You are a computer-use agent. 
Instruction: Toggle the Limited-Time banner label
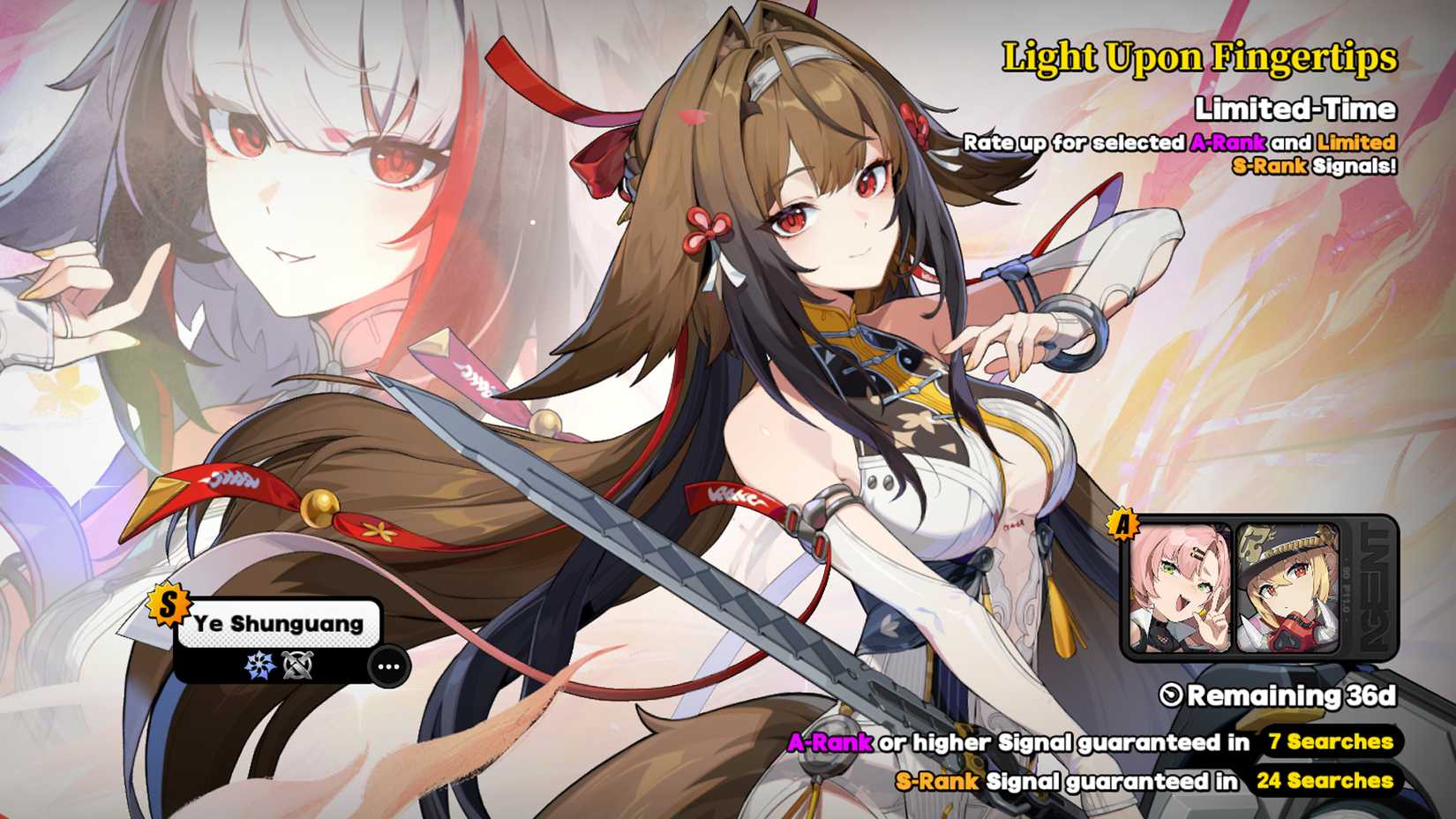pyautogui.click(x=1295, y=109)
